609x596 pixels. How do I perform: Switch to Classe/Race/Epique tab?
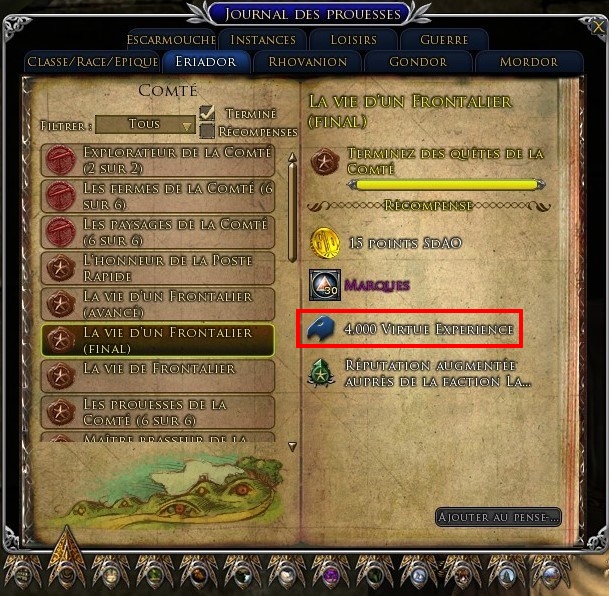pyautogui.click(x=92, y=62)
